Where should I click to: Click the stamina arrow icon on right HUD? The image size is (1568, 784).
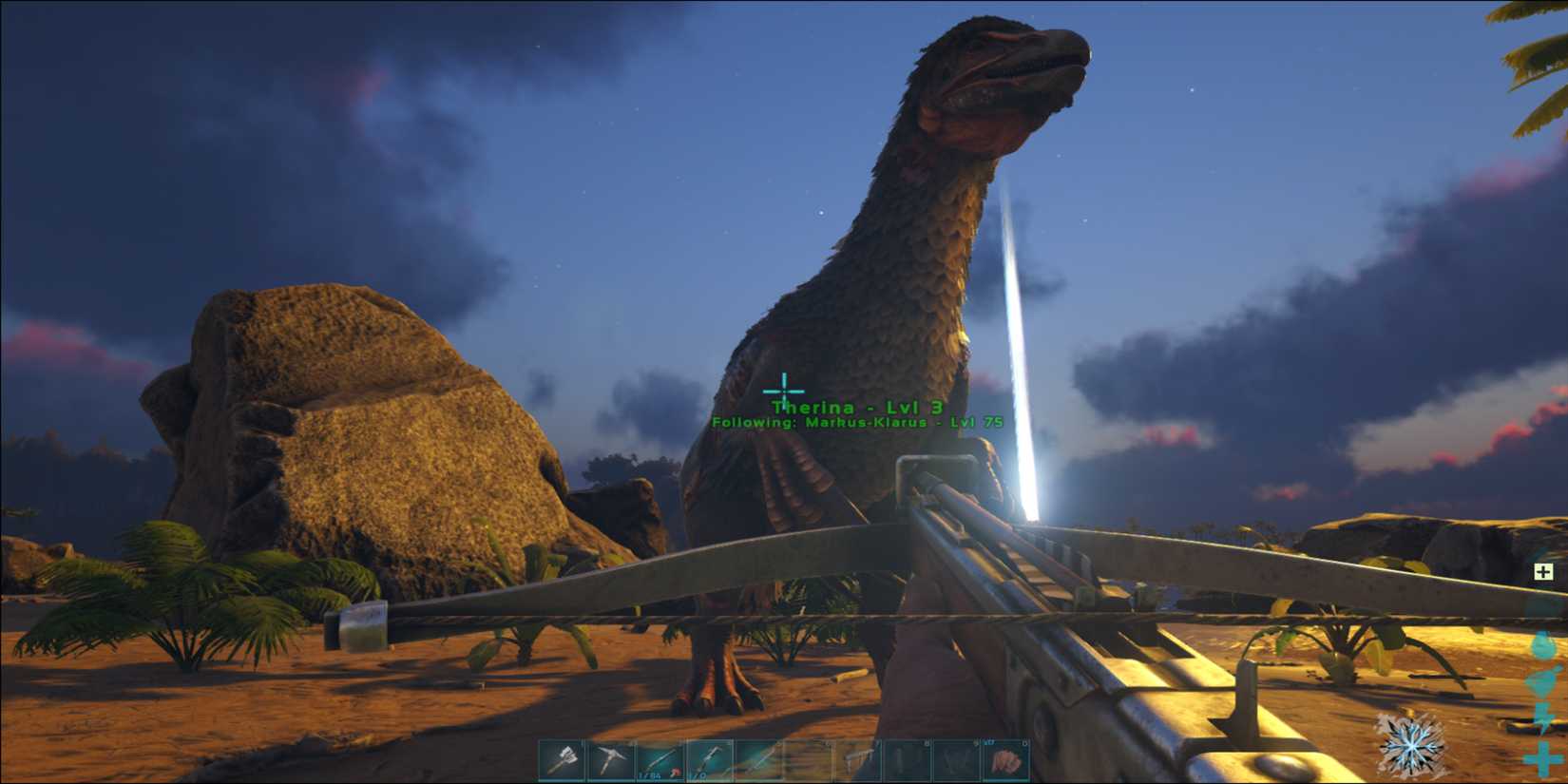tap(1541, 717)
